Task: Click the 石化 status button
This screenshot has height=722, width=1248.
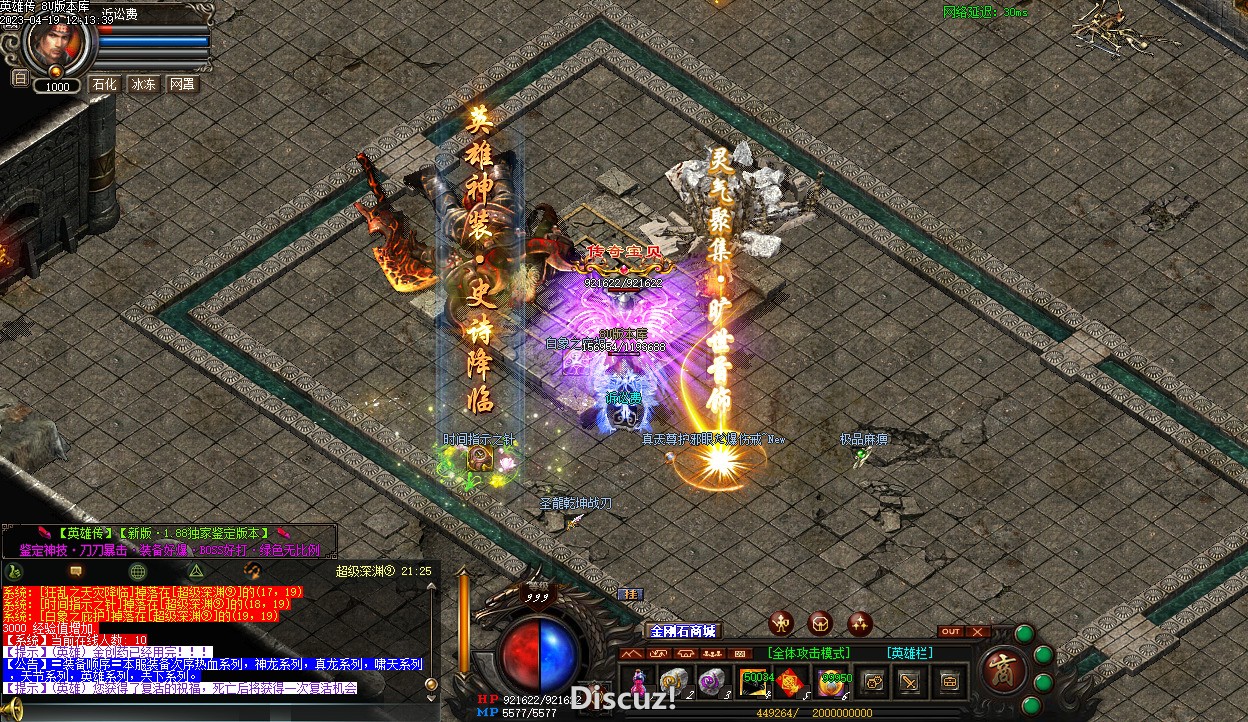Action: pos(105,85)
